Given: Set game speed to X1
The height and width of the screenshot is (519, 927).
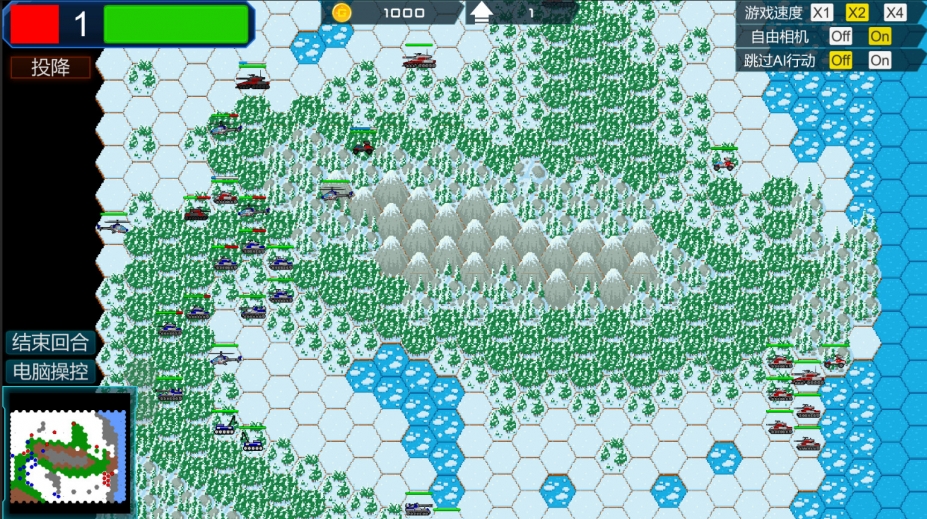Looking at the screenshot, I should point(821,13).
